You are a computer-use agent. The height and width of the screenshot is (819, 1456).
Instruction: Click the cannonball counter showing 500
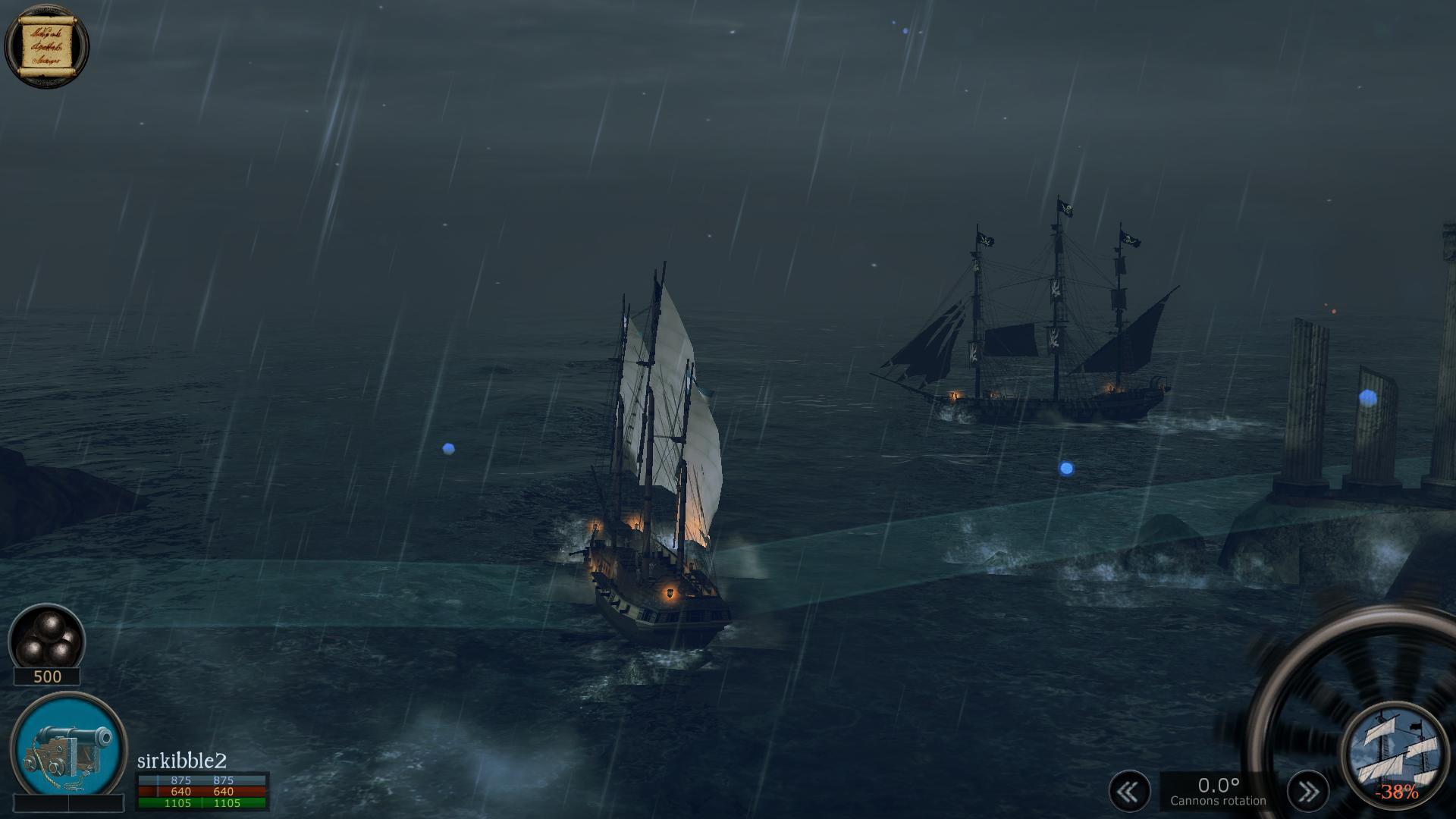pos(47,677)
